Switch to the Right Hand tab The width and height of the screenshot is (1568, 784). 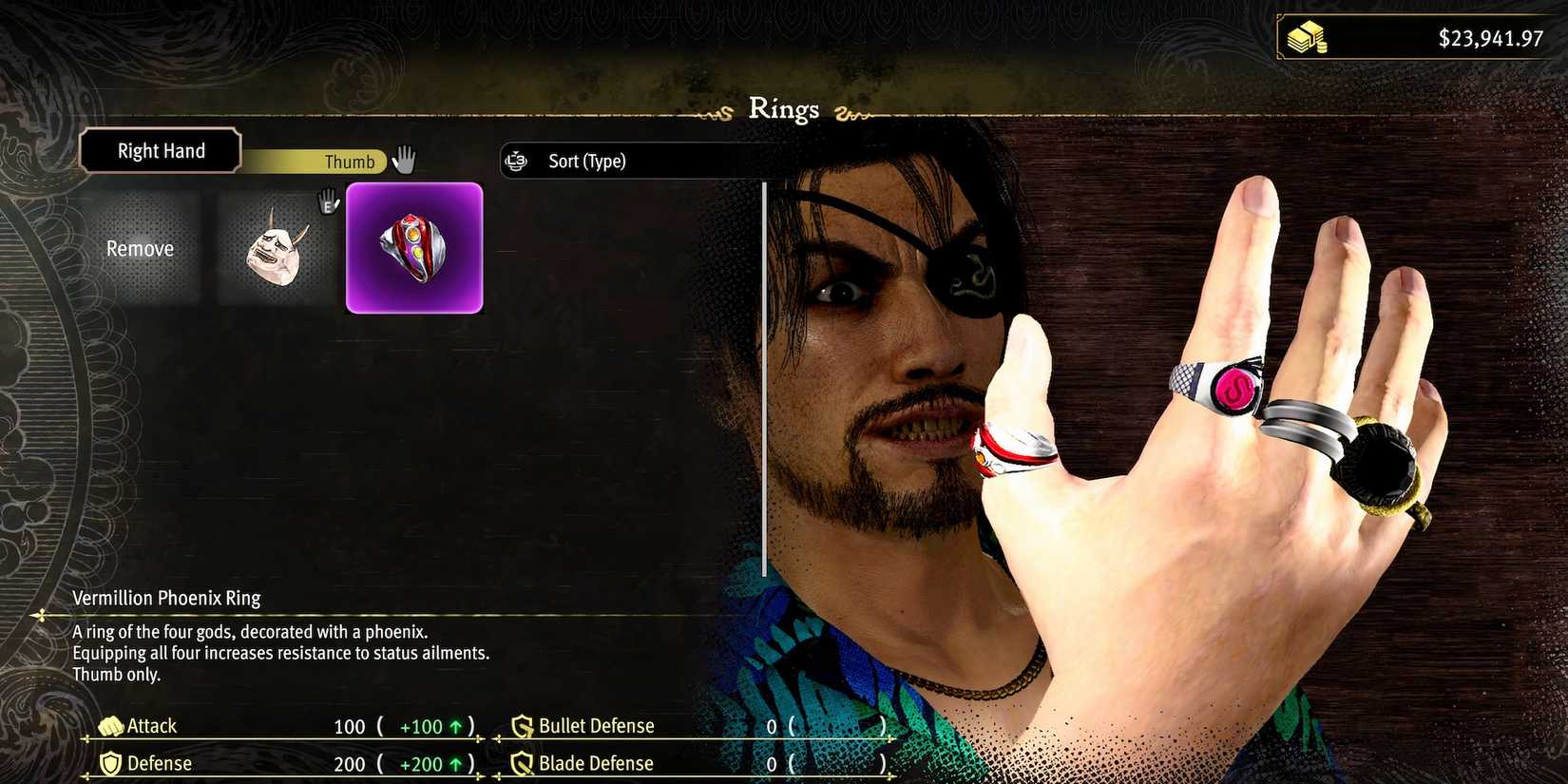click(160, 150)
